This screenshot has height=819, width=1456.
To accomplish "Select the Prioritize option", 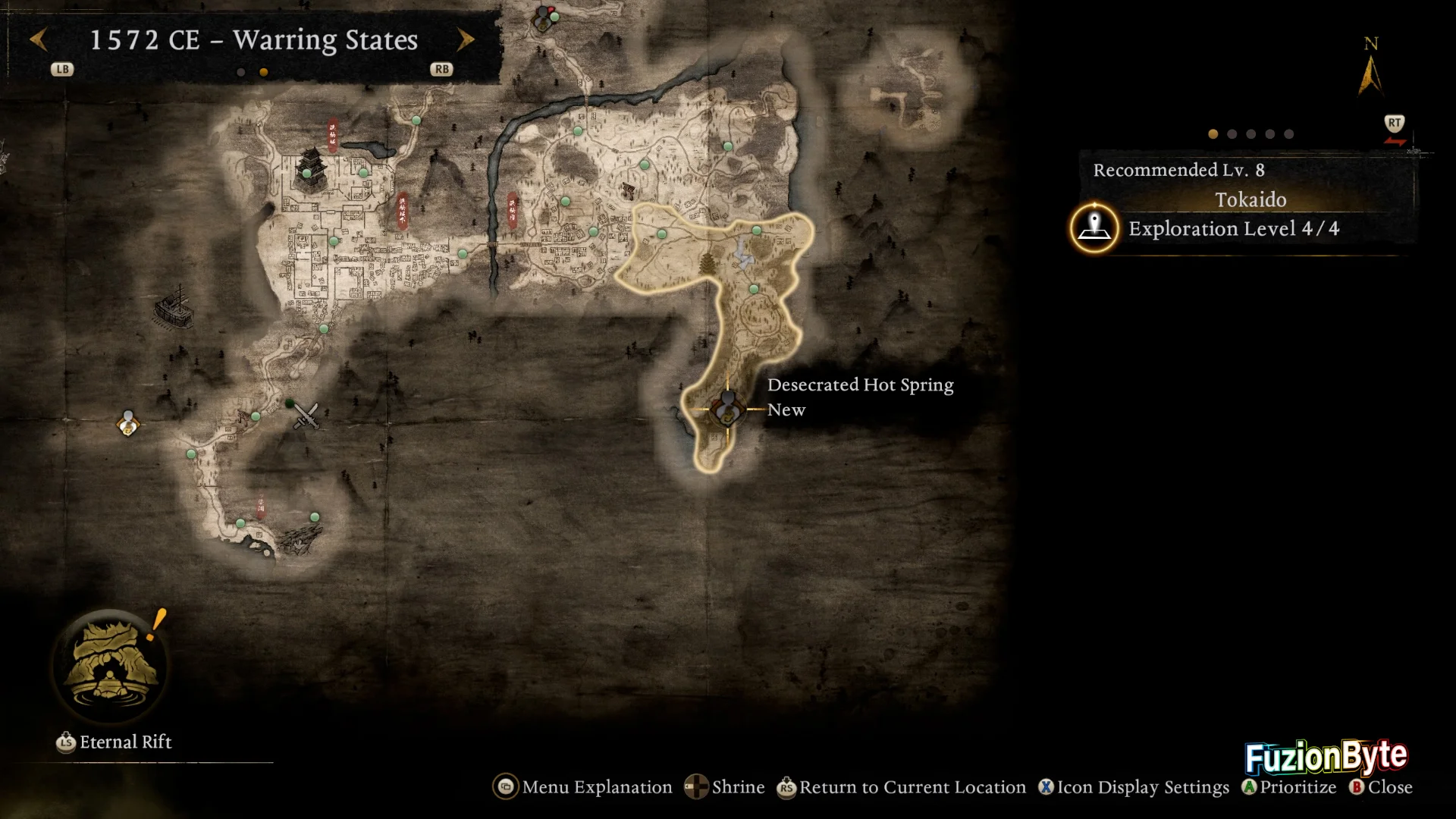I will tap(1288, 787).
